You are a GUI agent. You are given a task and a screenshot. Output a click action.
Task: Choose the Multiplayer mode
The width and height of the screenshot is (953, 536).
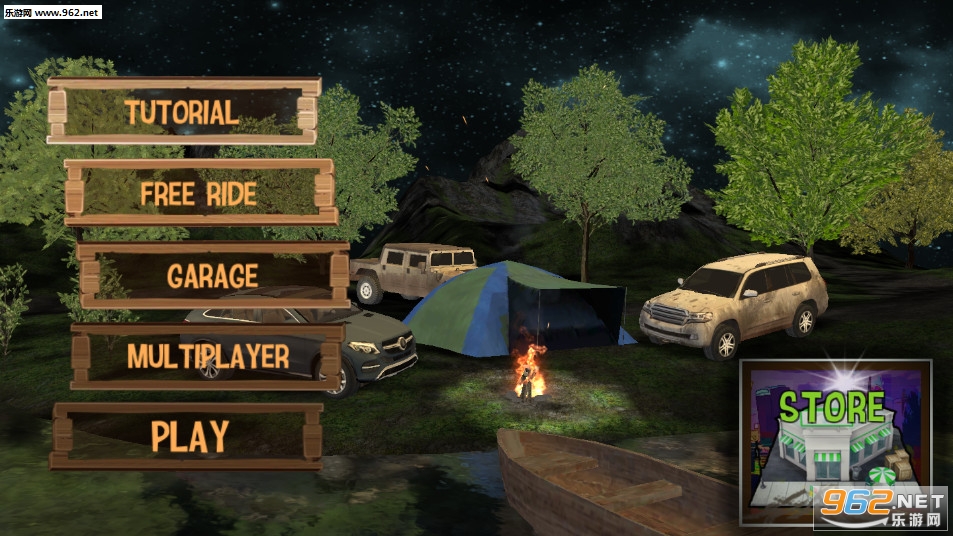[208, 356]
